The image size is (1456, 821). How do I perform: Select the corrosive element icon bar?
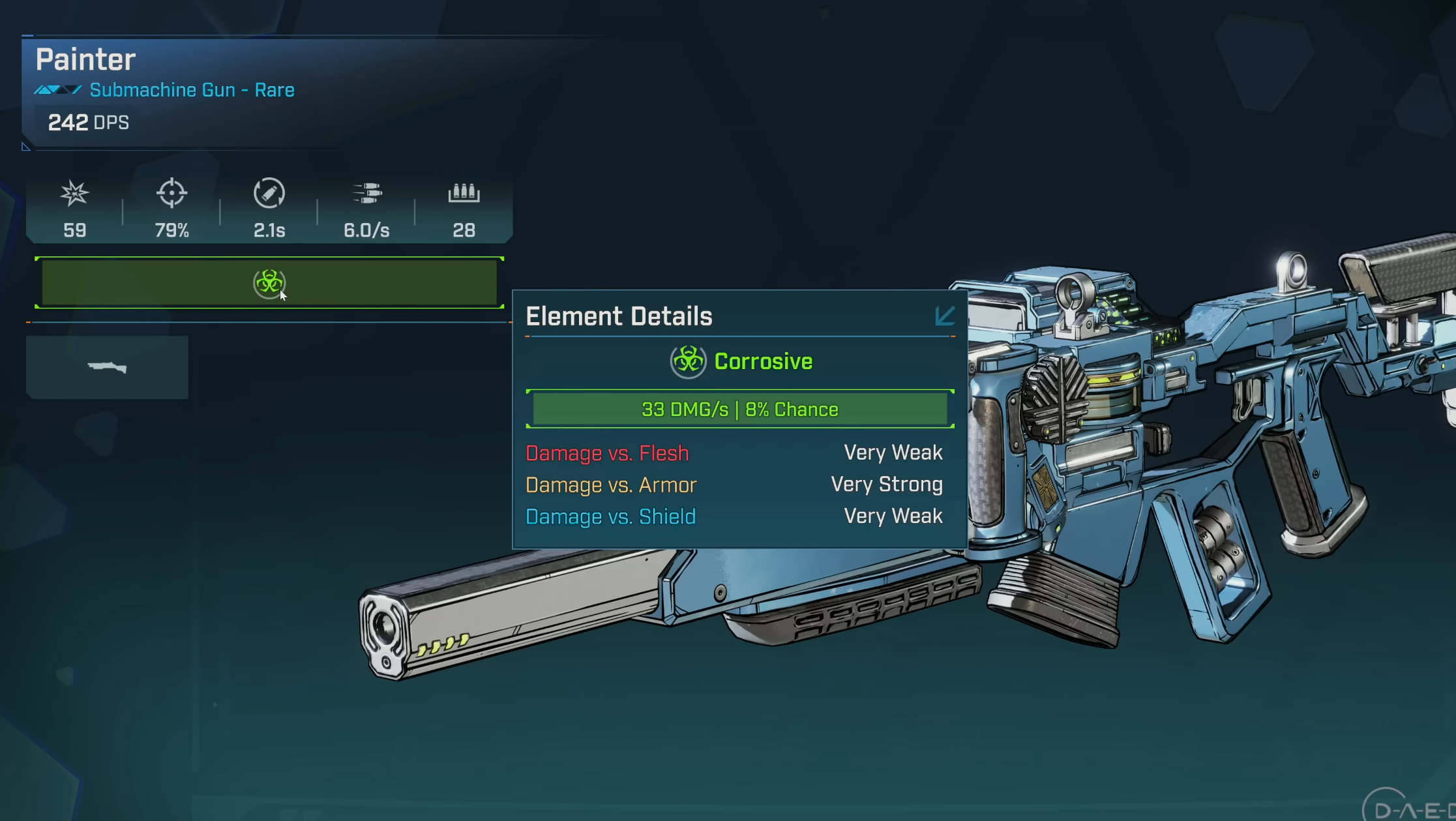coord(269,283)
